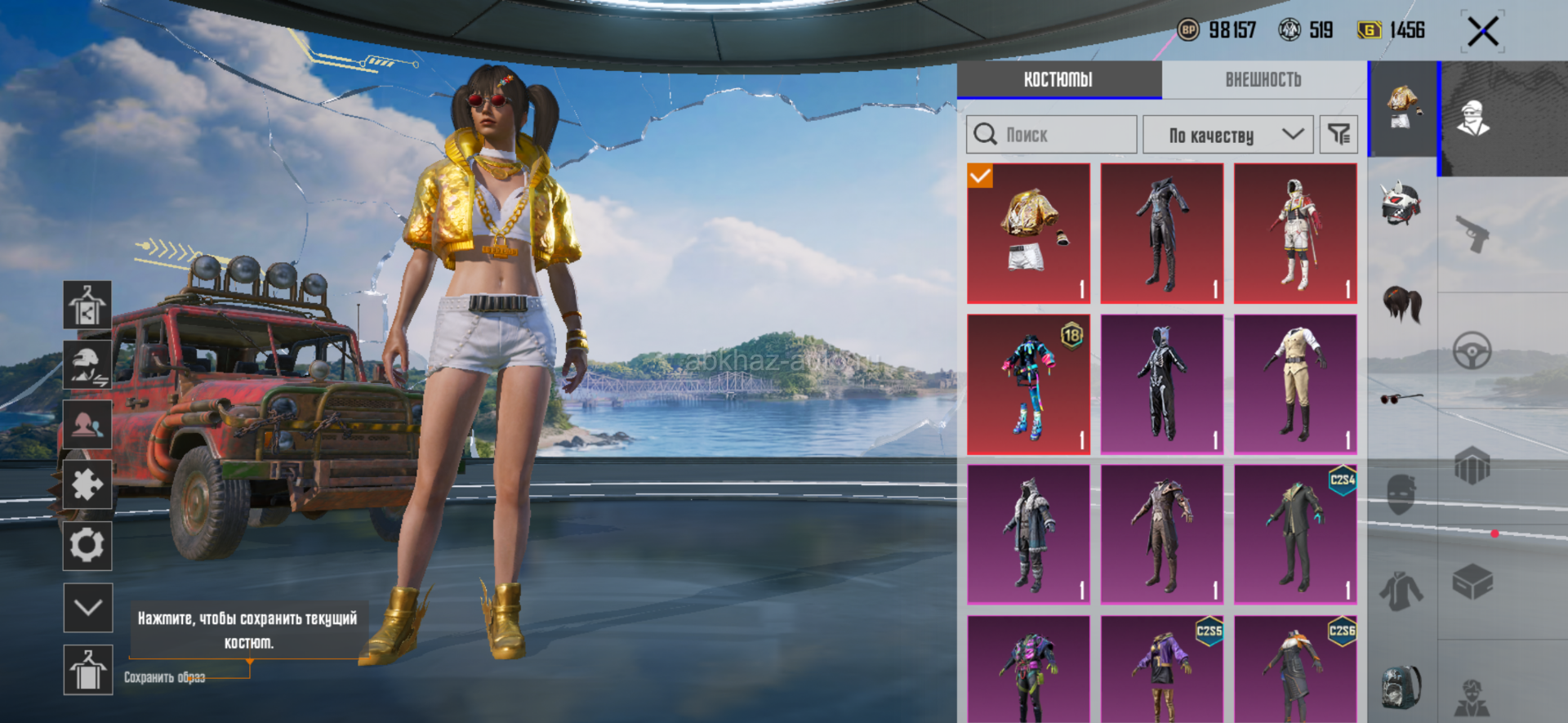Select the C2S4 dark suit costume
The height and width of the screenshot is (723, 1568).
point(1295,534)
